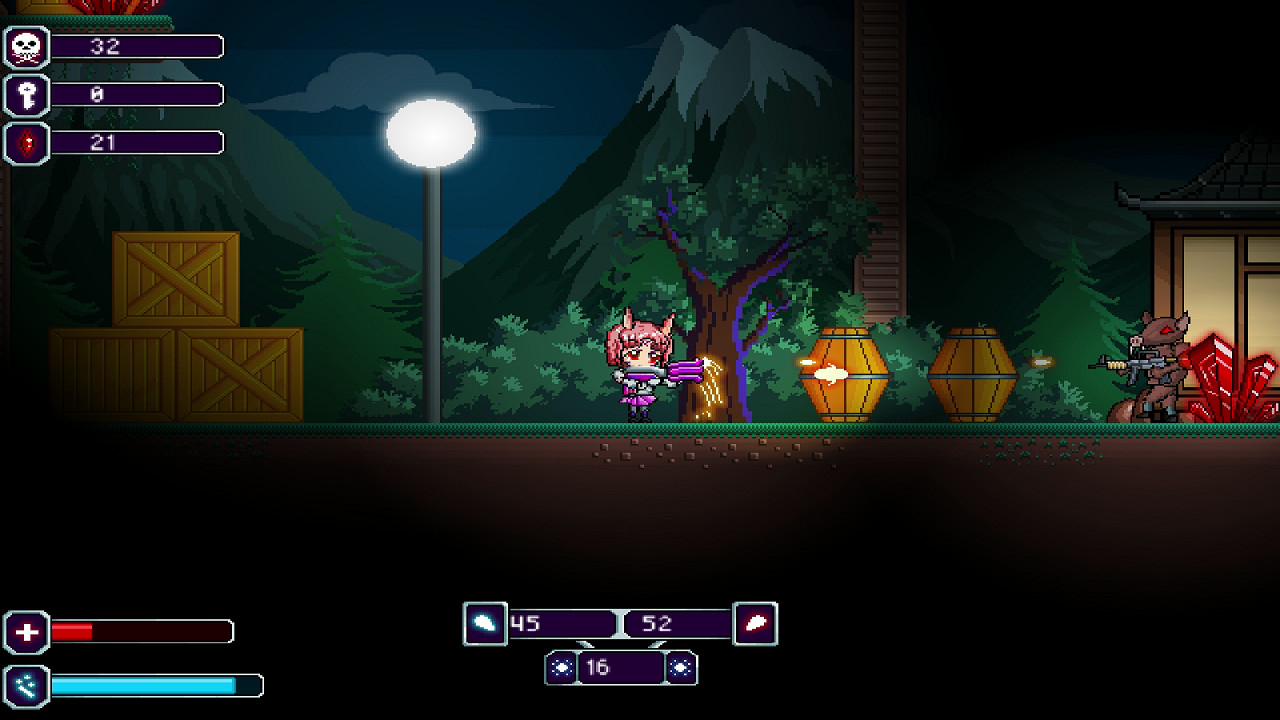Choose the primary bullet weapon icon

pyautogui.click(x=485, y=624)
